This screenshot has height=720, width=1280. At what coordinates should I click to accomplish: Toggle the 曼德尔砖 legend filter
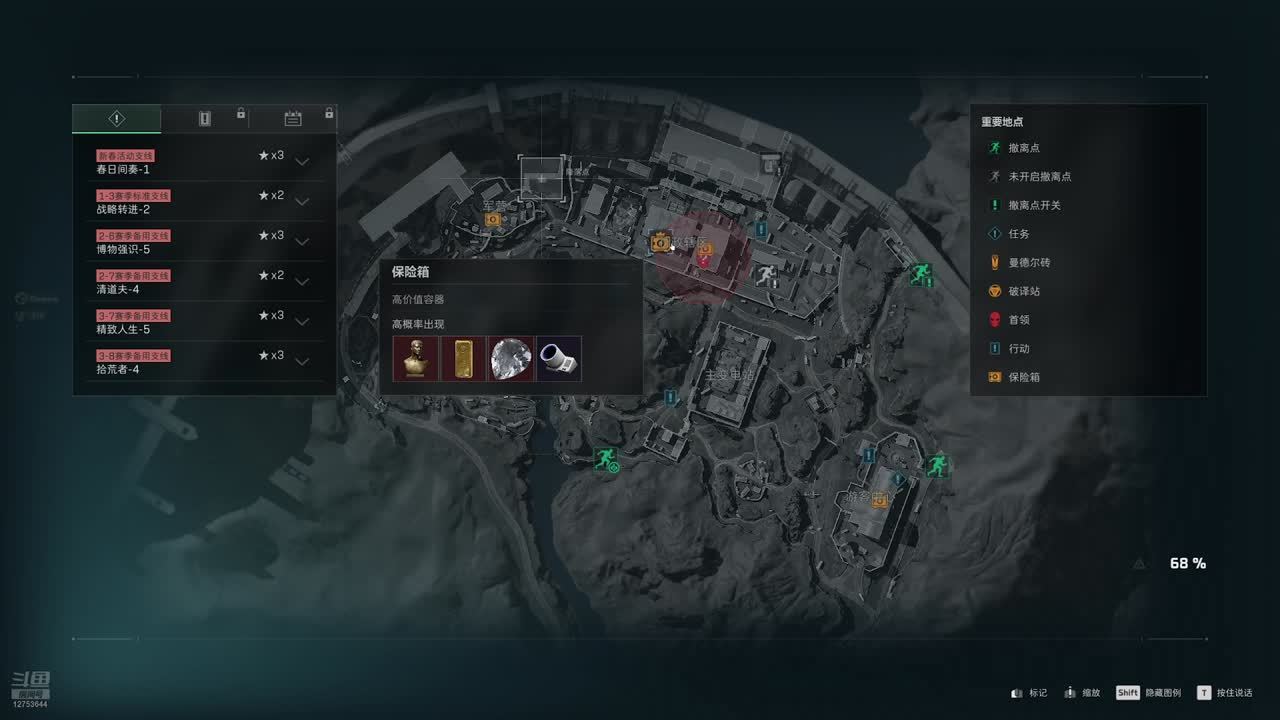click(x=1029, y=263)
